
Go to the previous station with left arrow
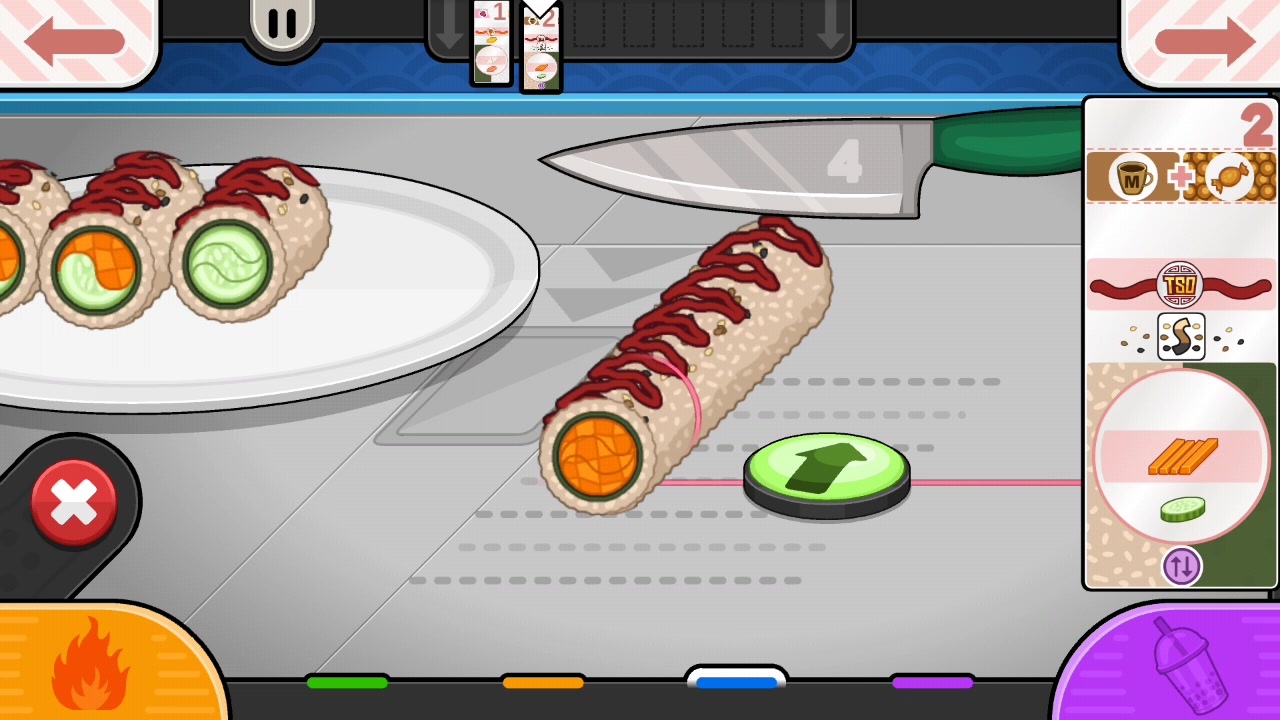coord(75,40)
